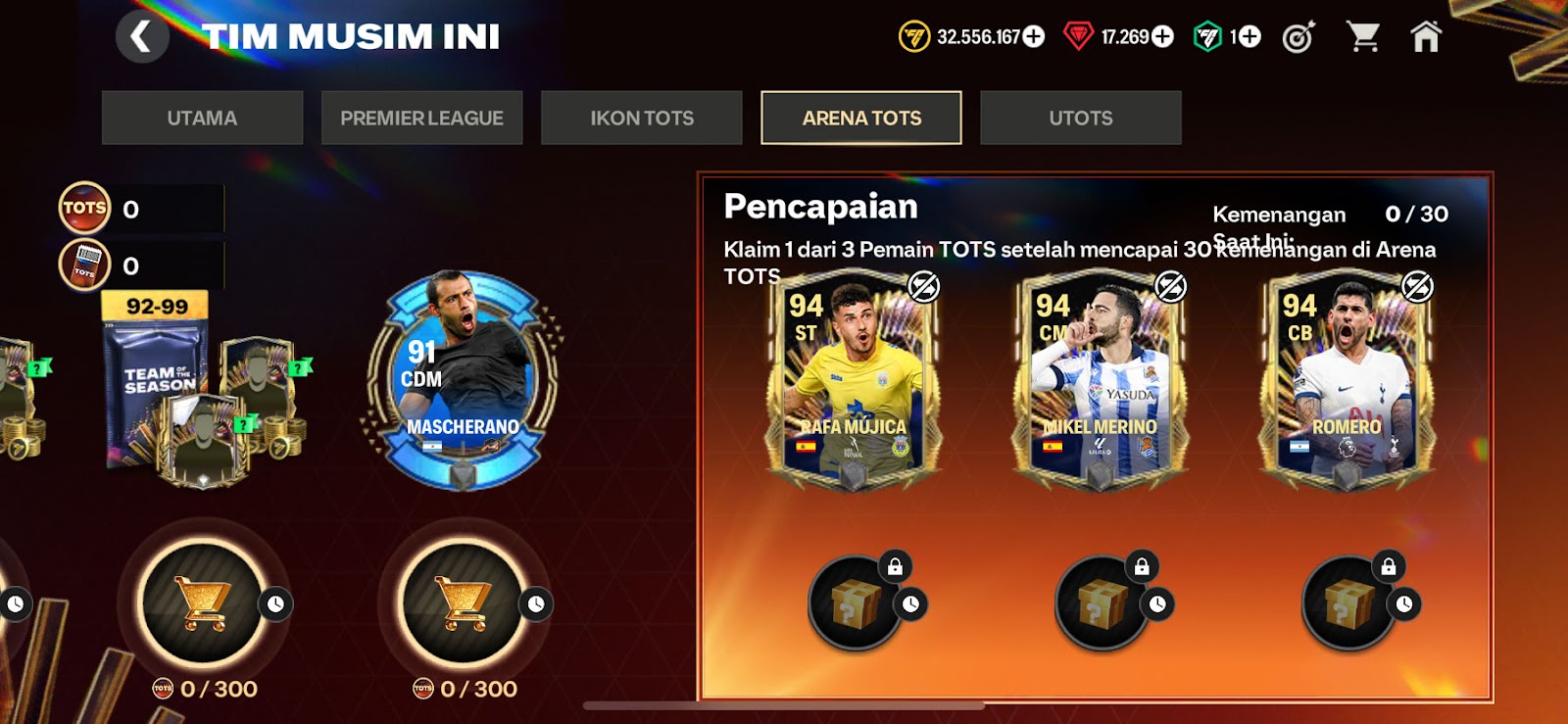Go back with the arrow button
This screenshot has width=1568, height=724.
(x=142, y=37)
